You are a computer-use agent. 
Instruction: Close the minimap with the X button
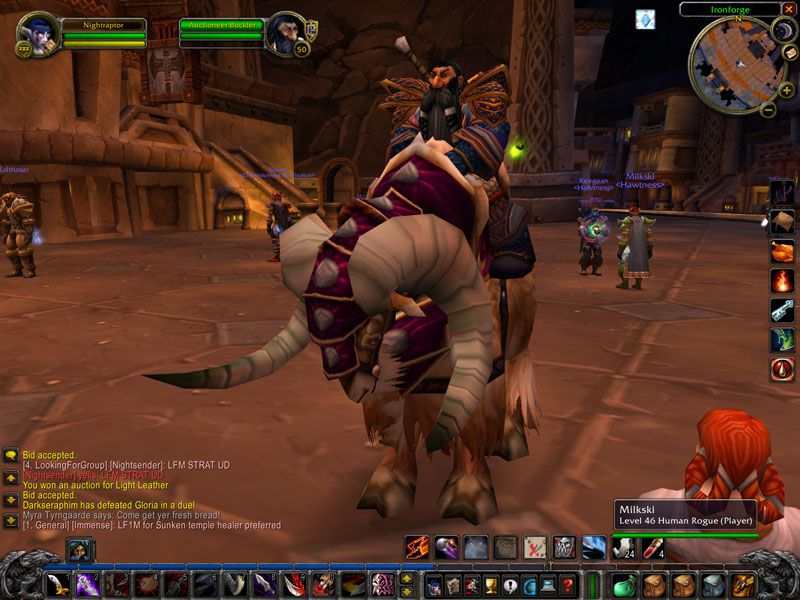tap(790, 8)
